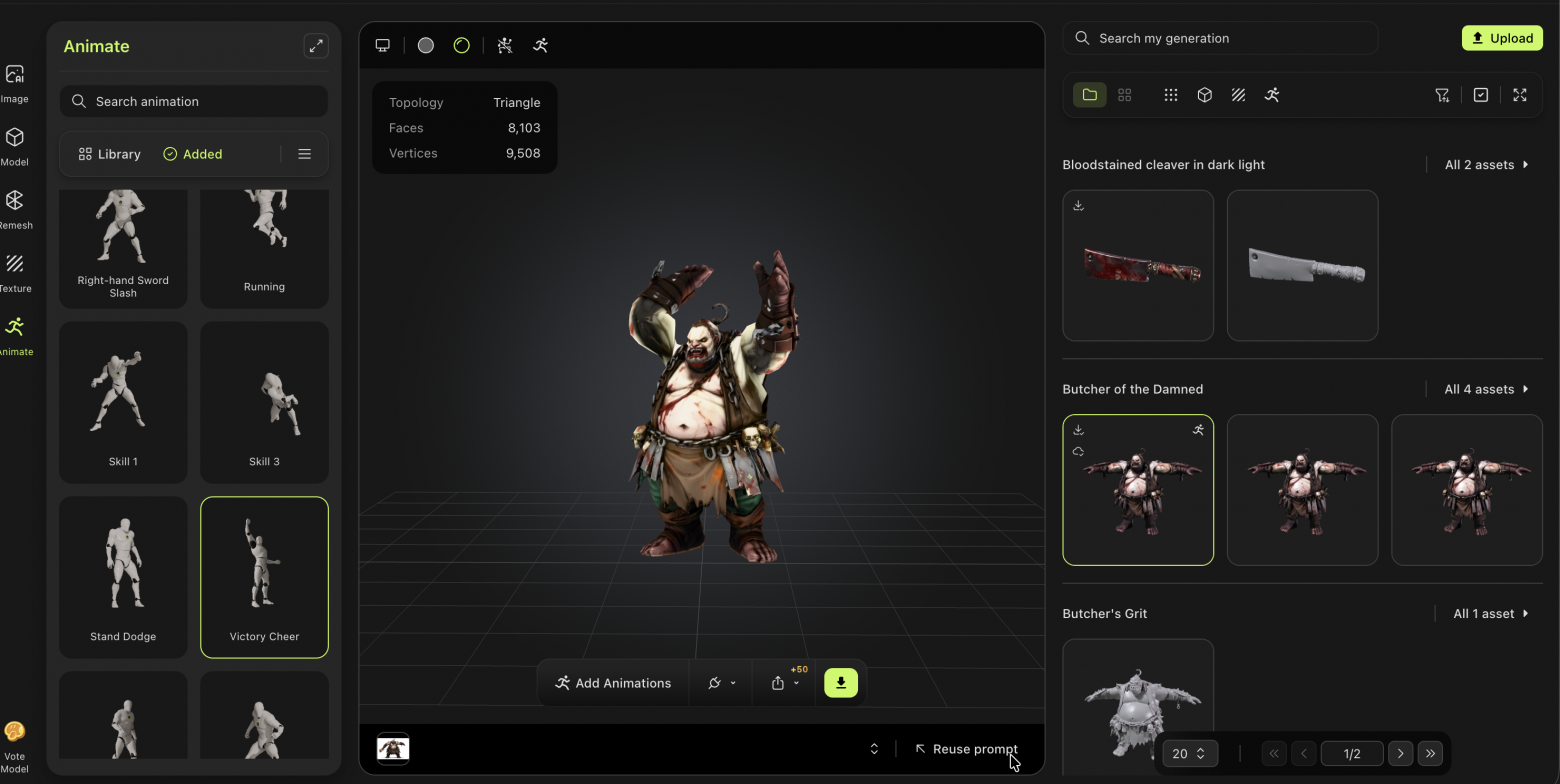Click the Search animation field
The width and height of the screenshot is (1560, 784).
[205, 101]
